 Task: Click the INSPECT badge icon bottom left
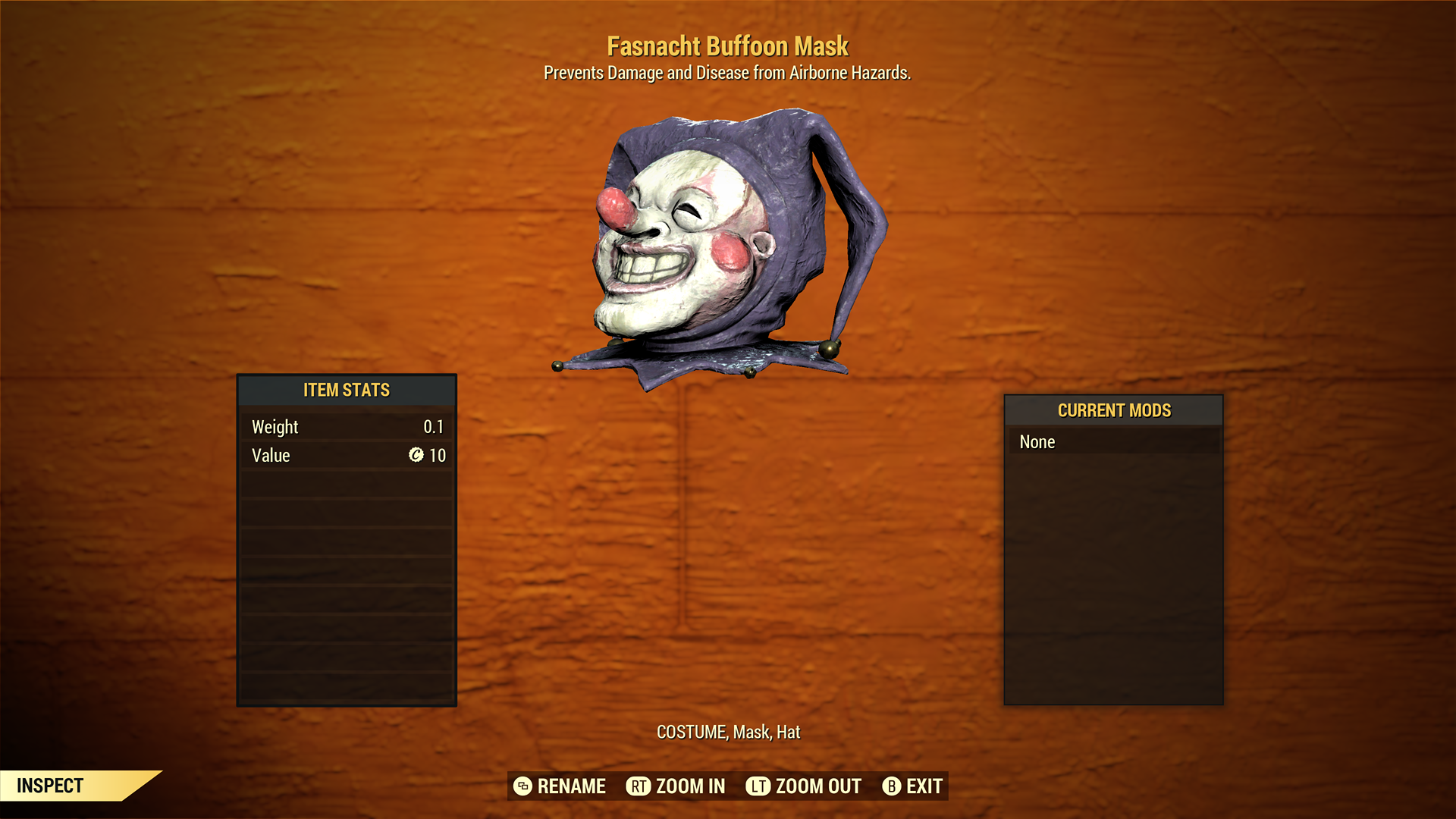51,786
